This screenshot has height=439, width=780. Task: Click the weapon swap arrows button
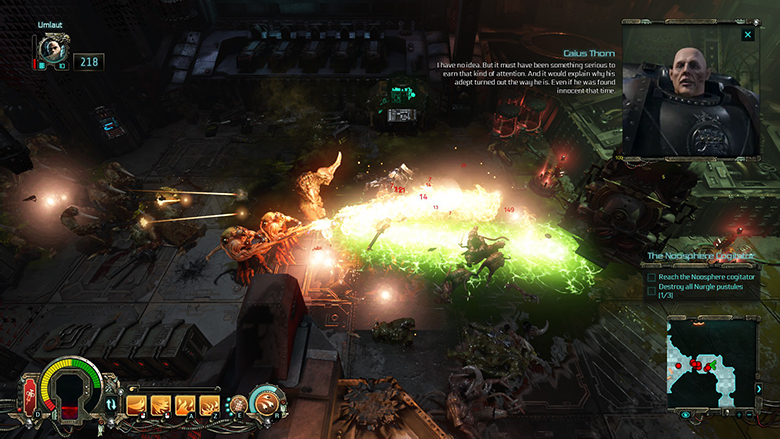pyautogui.click(x=111, y=404)
